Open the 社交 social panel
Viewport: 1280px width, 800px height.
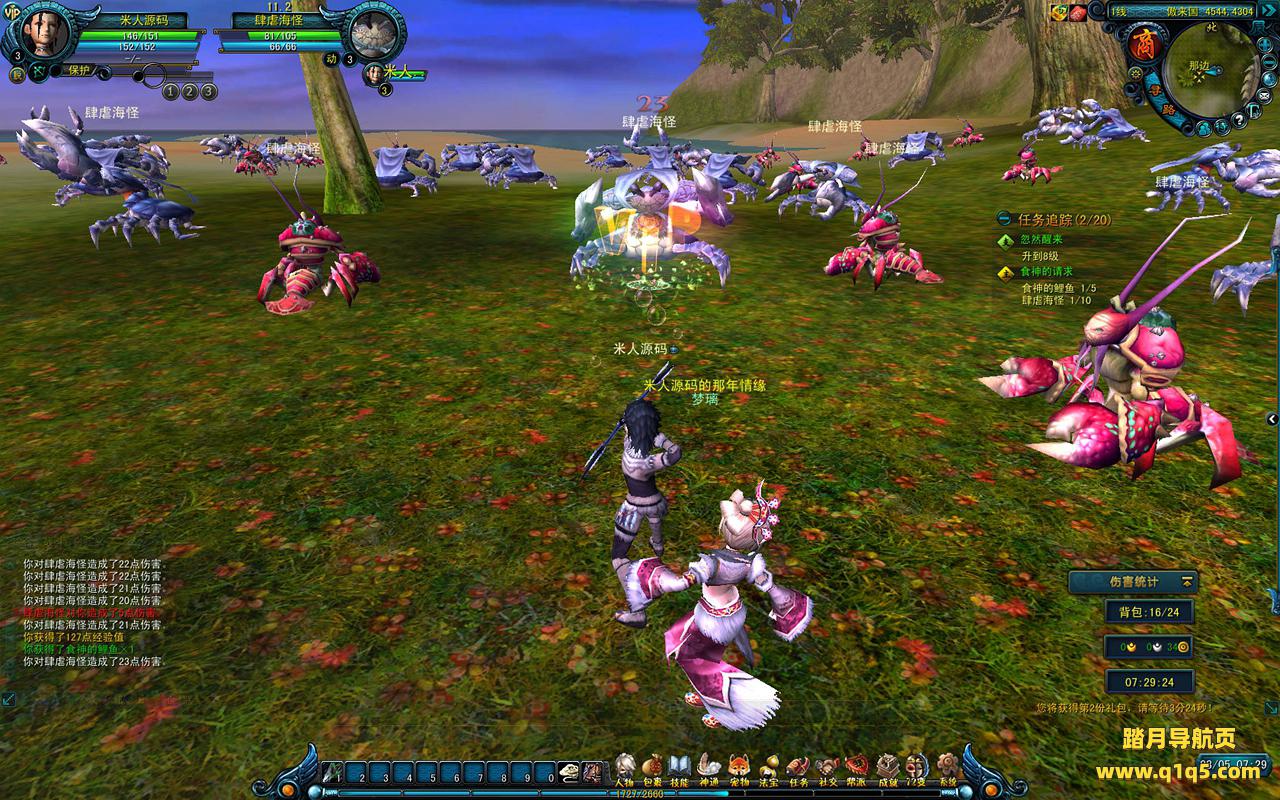tap(827, 768)
